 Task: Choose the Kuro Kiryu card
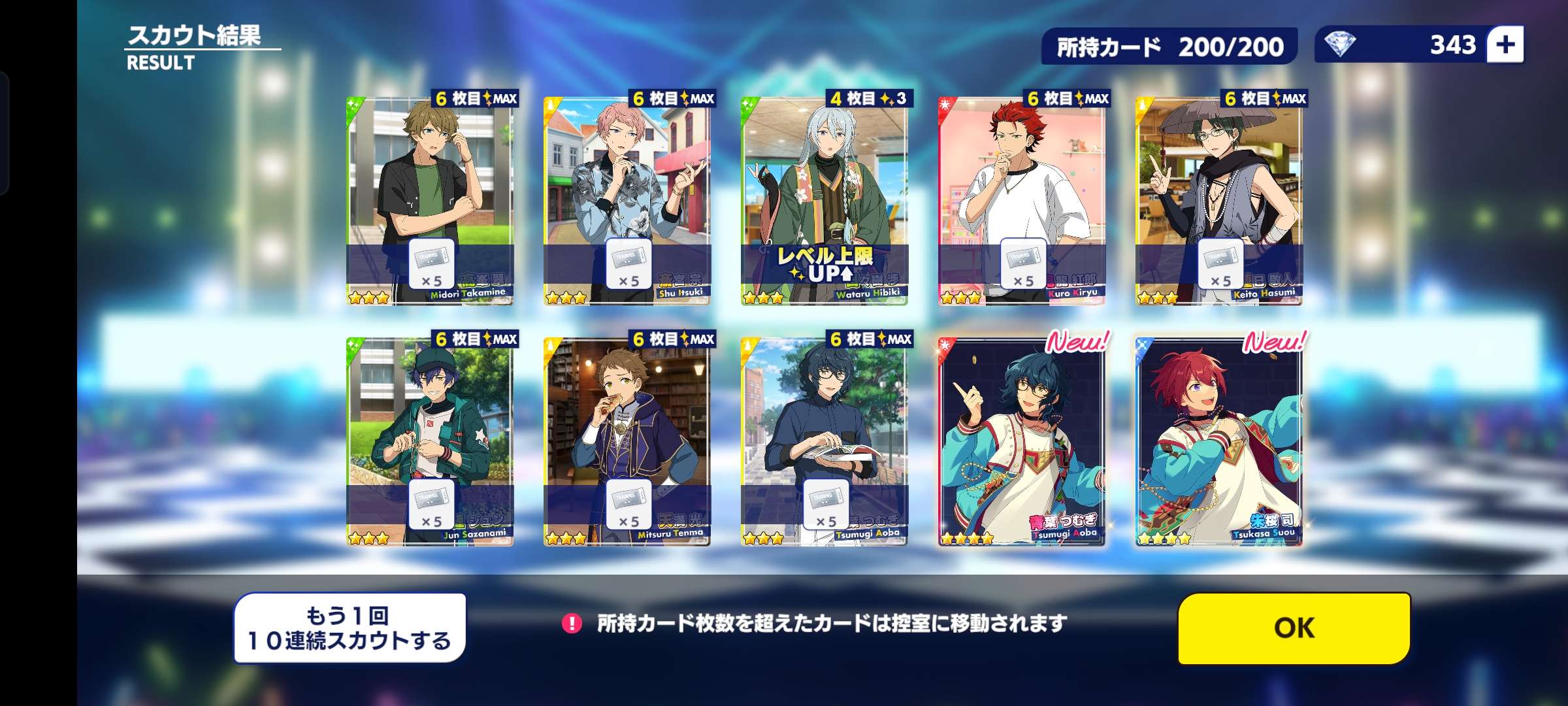pyautogui.click(x=1022, y=201)
